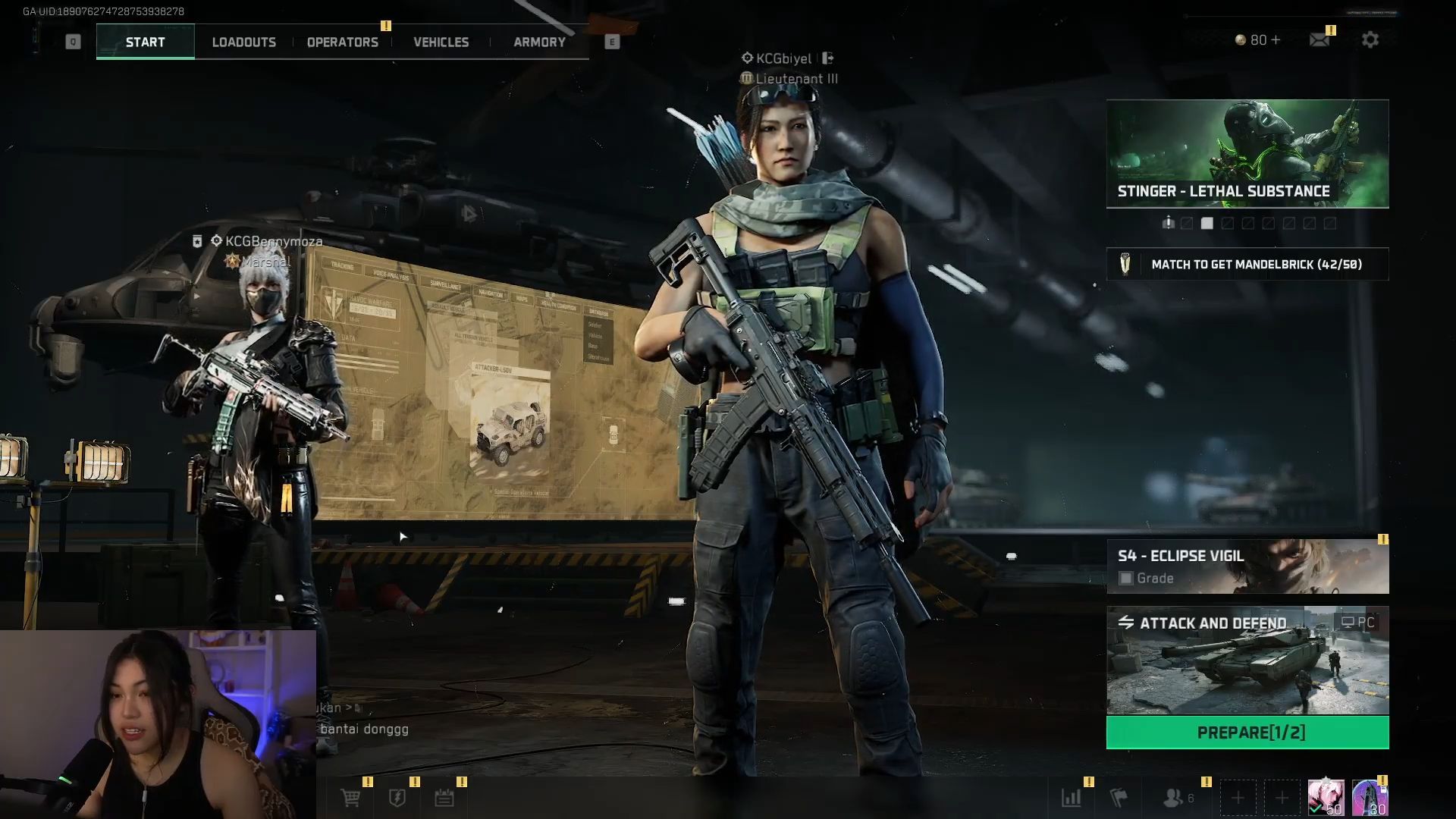
Task: Open the mail envelope inbox
Action: (x=1319, y=40)
